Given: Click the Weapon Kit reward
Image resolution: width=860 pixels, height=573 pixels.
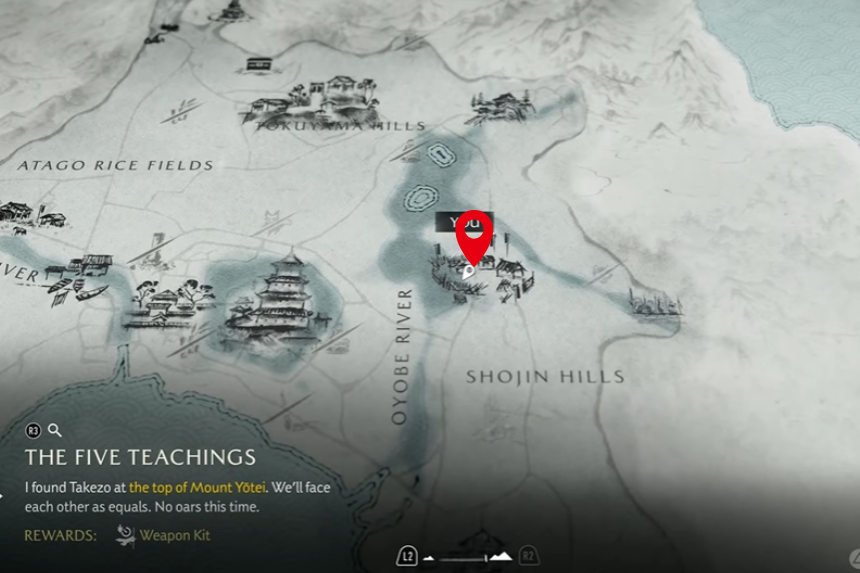Looking at the screenshot, I should [x=174, y=536].
